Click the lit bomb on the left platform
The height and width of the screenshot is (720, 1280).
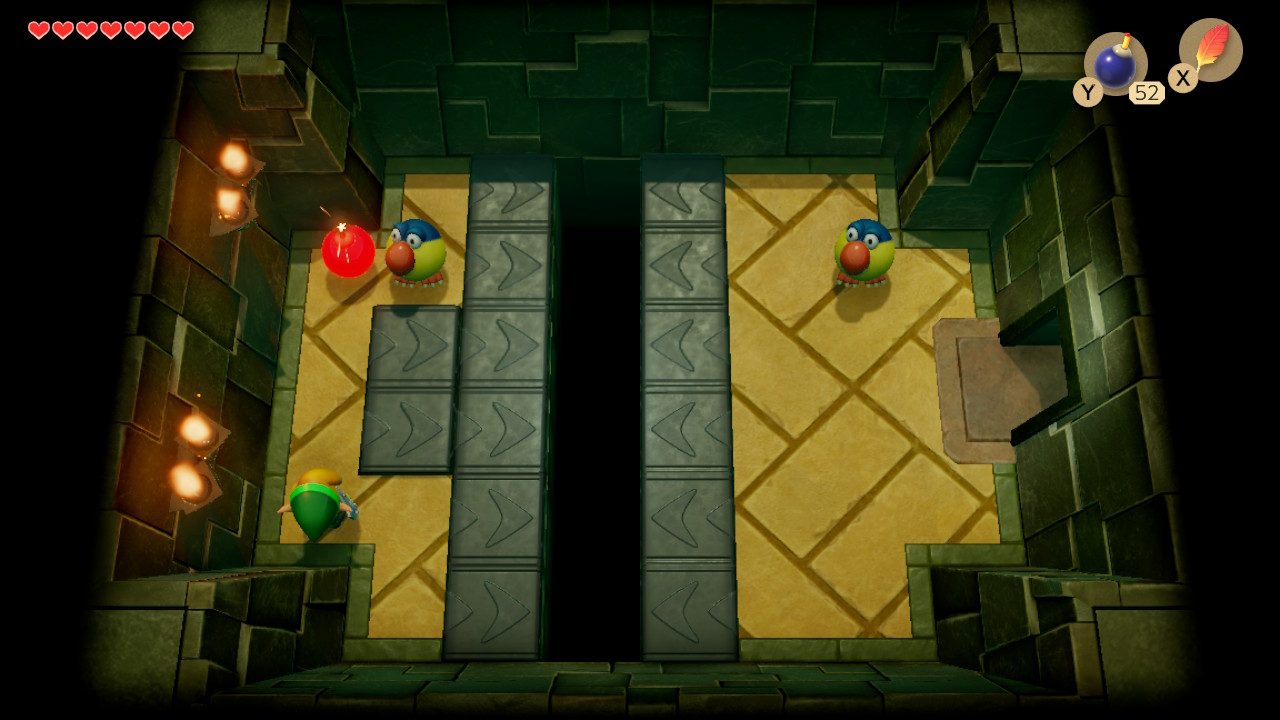349,250
